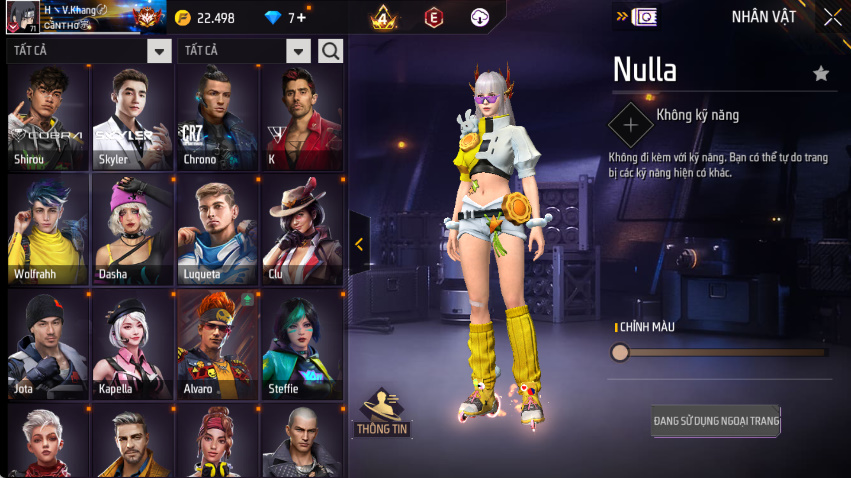Screen dimensions: 851x478
Task: Choose the Dasha character card
Action: click(x=132, y=231)
